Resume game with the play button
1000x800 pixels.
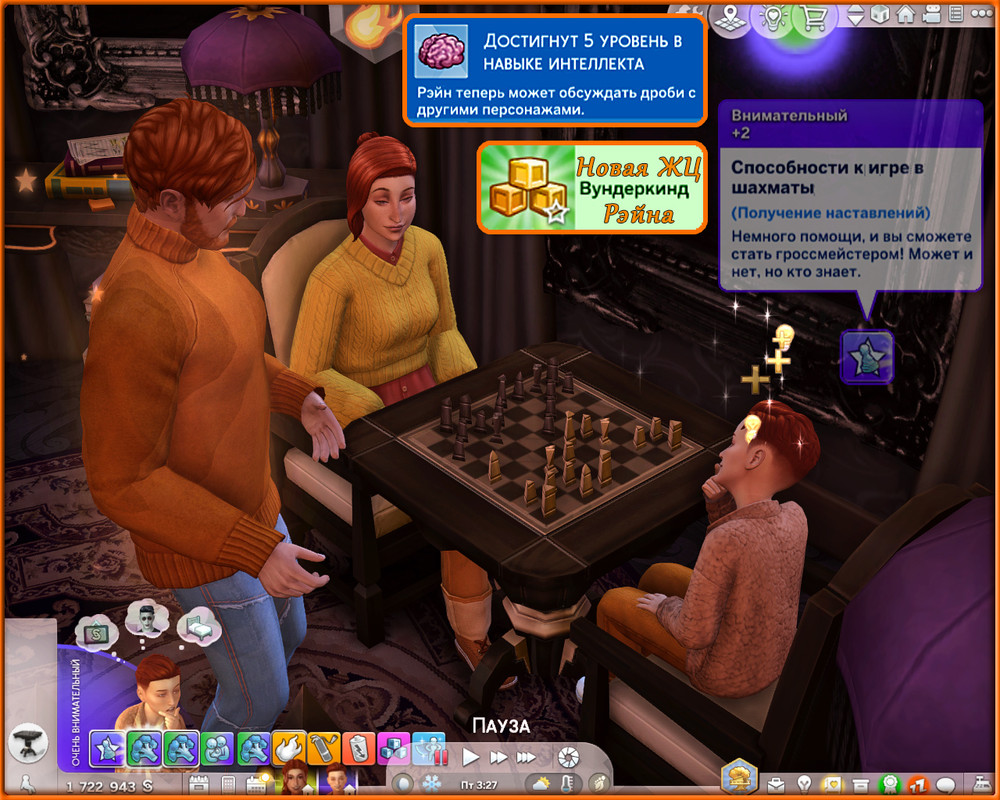coord(471,757)
